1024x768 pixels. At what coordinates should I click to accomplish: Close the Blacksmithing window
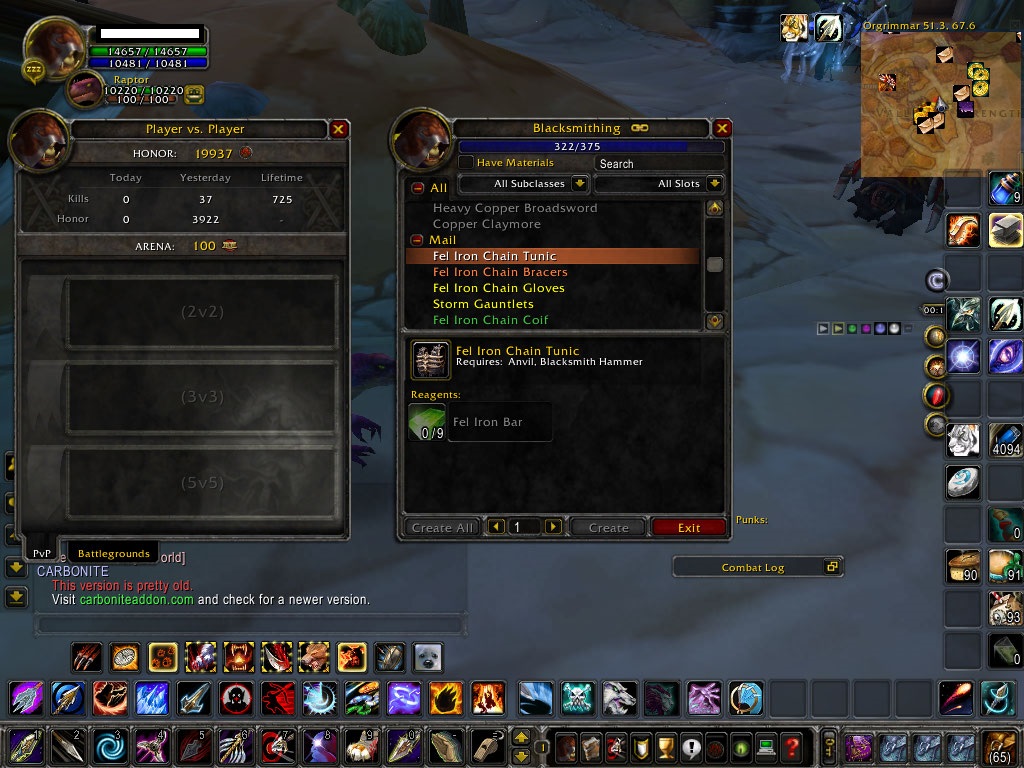click(x=722, y=128)
